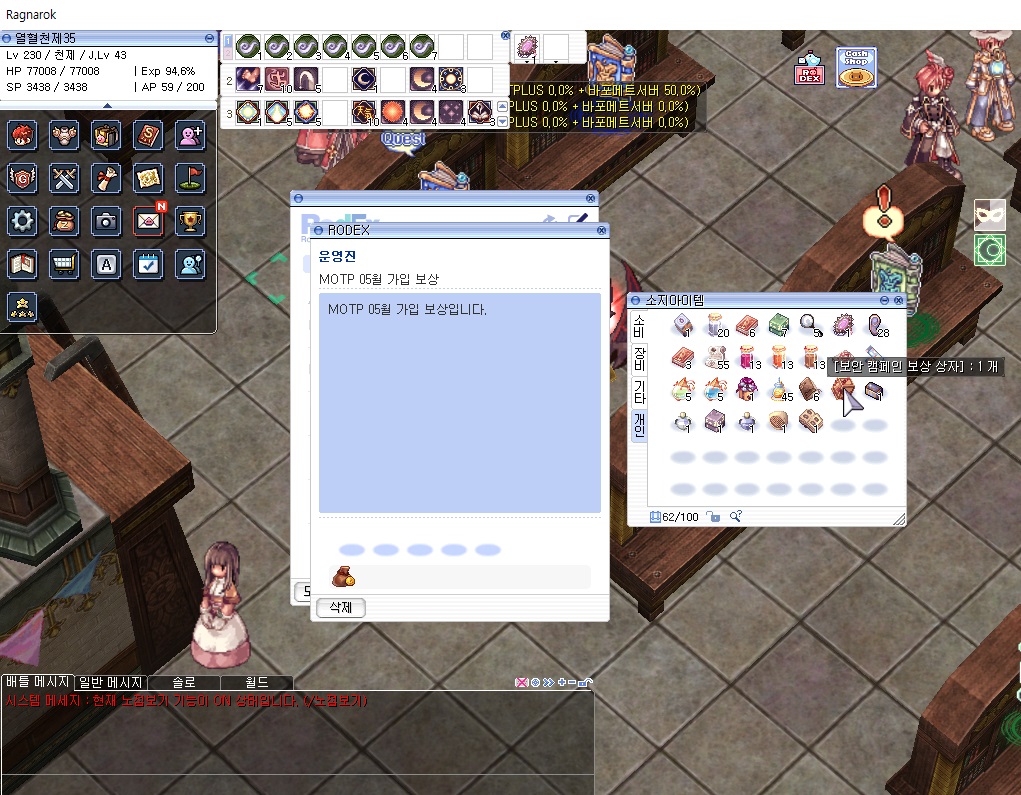Click the magnifier search icon in inventory
The height and width of the screenshot is (795, 1021).
(736, 516)
